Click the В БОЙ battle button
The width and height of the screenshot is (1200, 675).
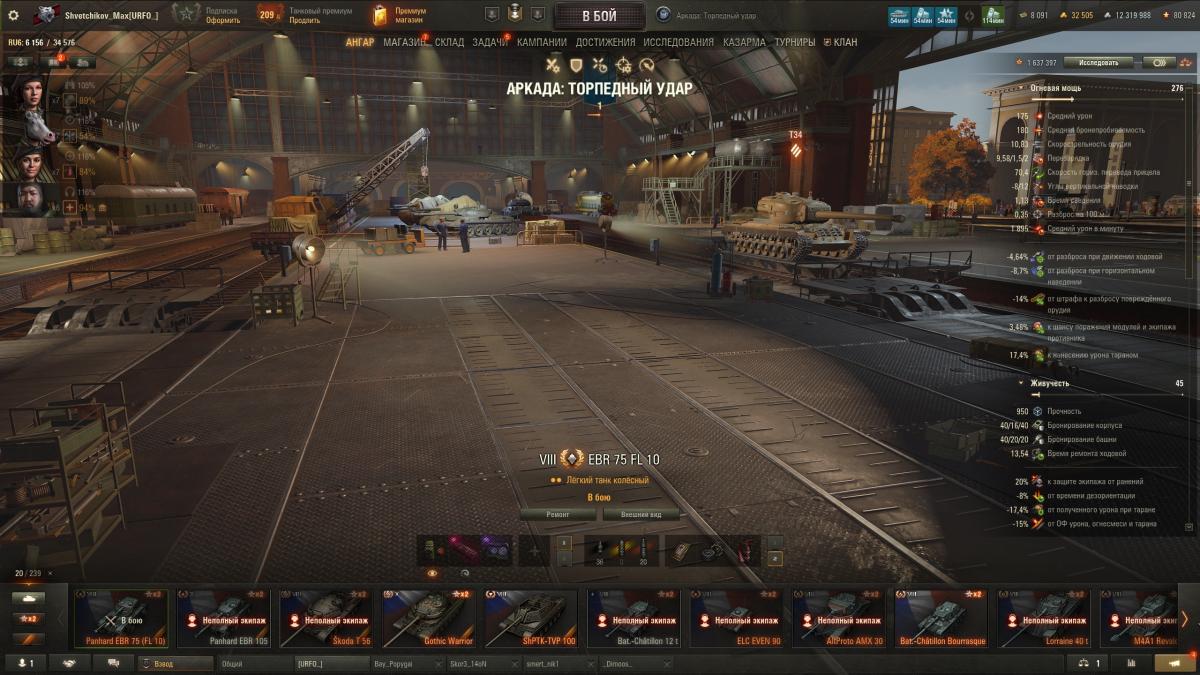[x=599, y=15]
